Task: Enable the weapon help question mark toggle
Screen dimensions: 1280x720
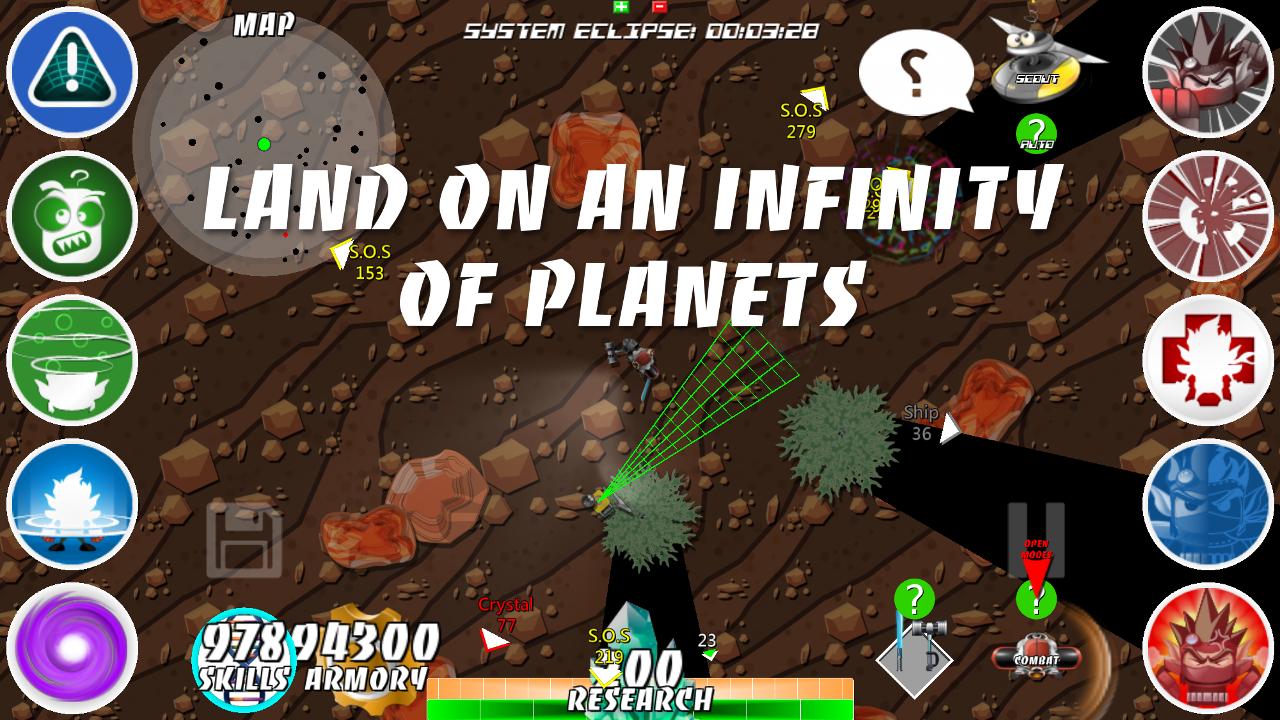Action: pos(915,600)
